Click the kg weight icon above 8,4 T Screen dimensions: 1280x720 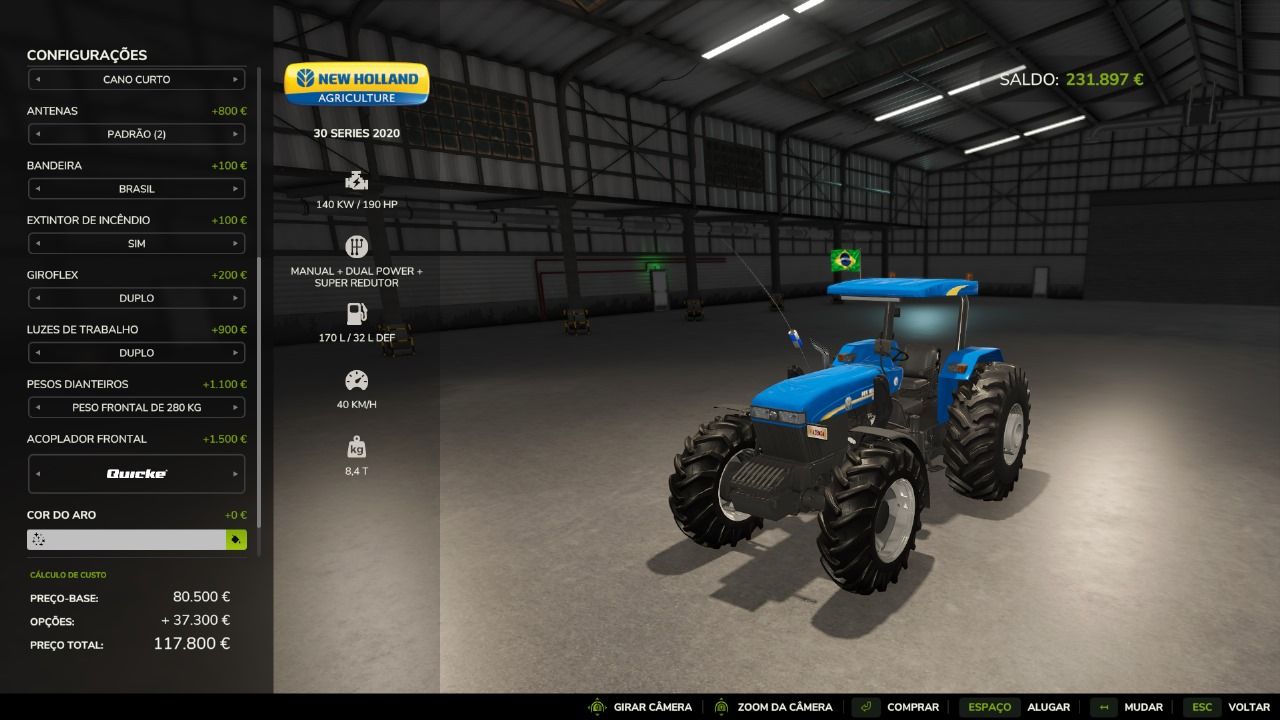tap(356, 446)
